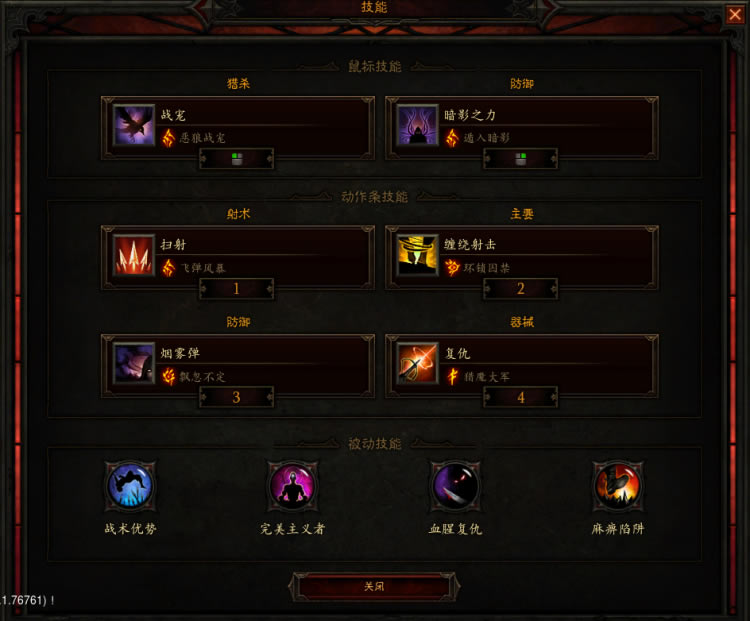Open the 暗影之力 skill slot
Viewport: 750px width, 621px height.
[522, 124]
